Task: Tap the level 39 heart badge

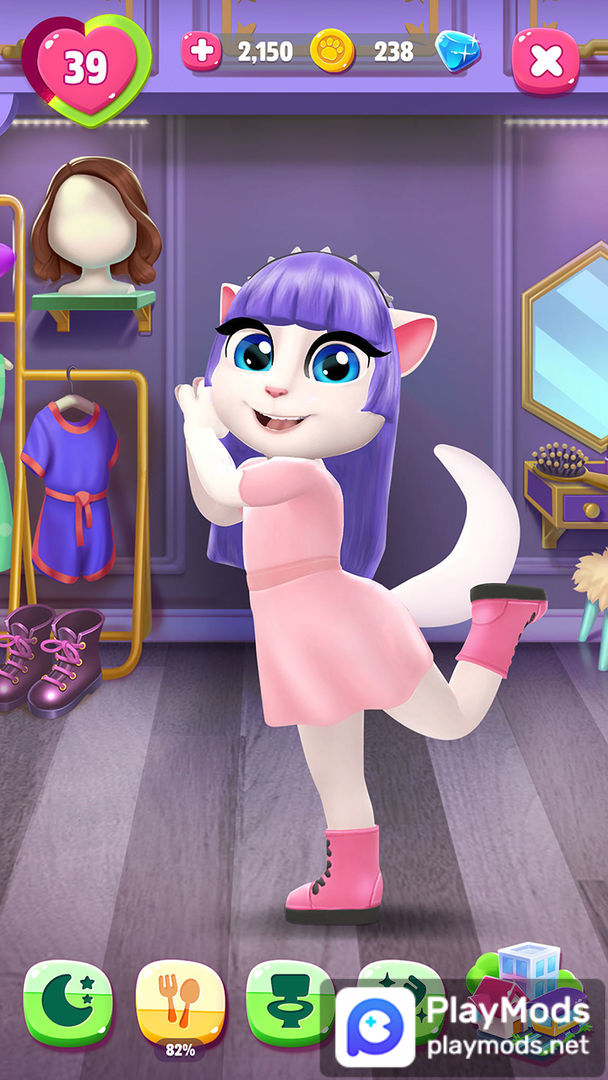Action: [86, 68]
